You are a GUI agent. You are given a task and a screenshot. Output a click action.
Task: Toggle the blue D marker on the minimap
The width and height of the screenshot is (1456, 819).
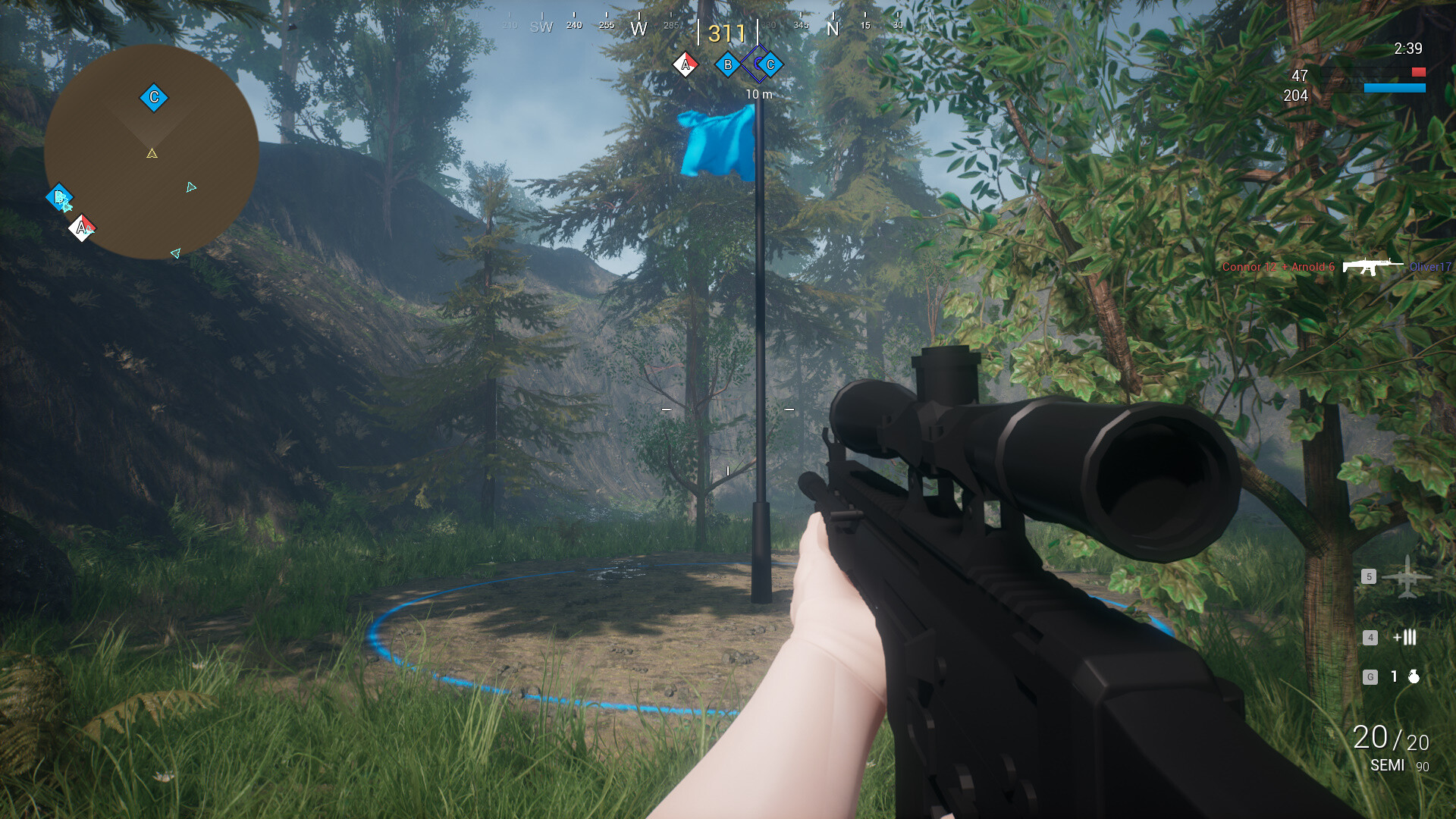[x=61, y=197]
